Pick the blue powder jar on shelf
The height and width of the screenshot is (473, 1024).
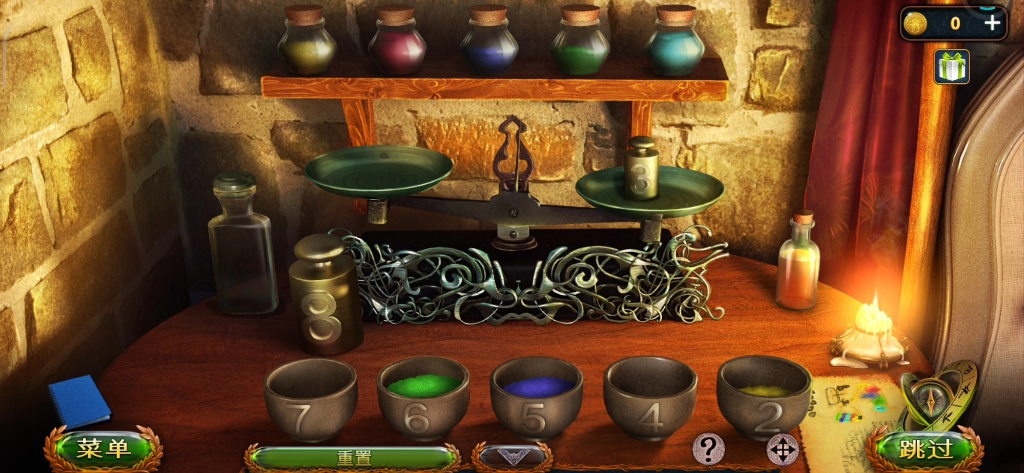[x=489, y=42]
